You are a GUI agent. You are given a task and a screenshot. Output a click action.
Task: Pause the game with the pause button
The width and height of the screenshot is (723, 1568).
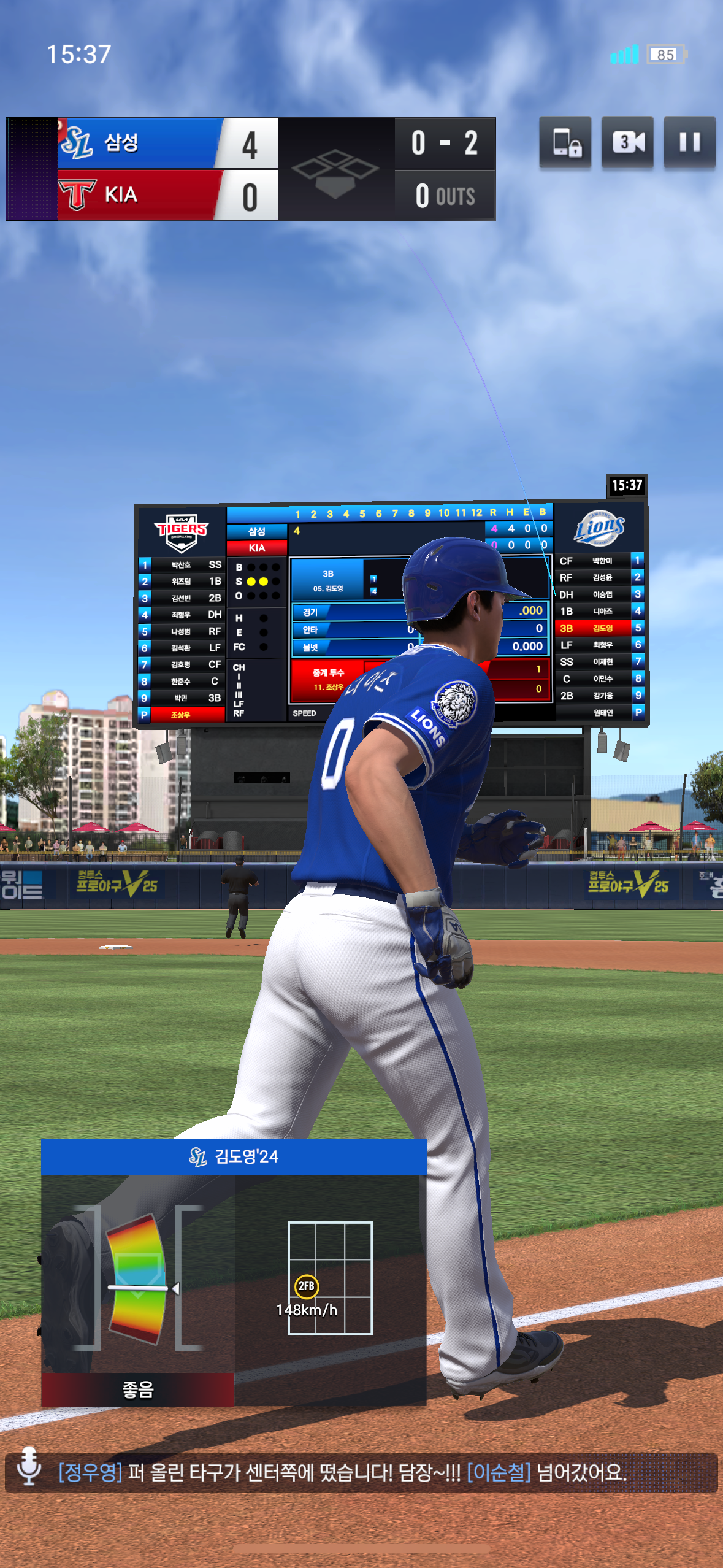coord(689,142)
